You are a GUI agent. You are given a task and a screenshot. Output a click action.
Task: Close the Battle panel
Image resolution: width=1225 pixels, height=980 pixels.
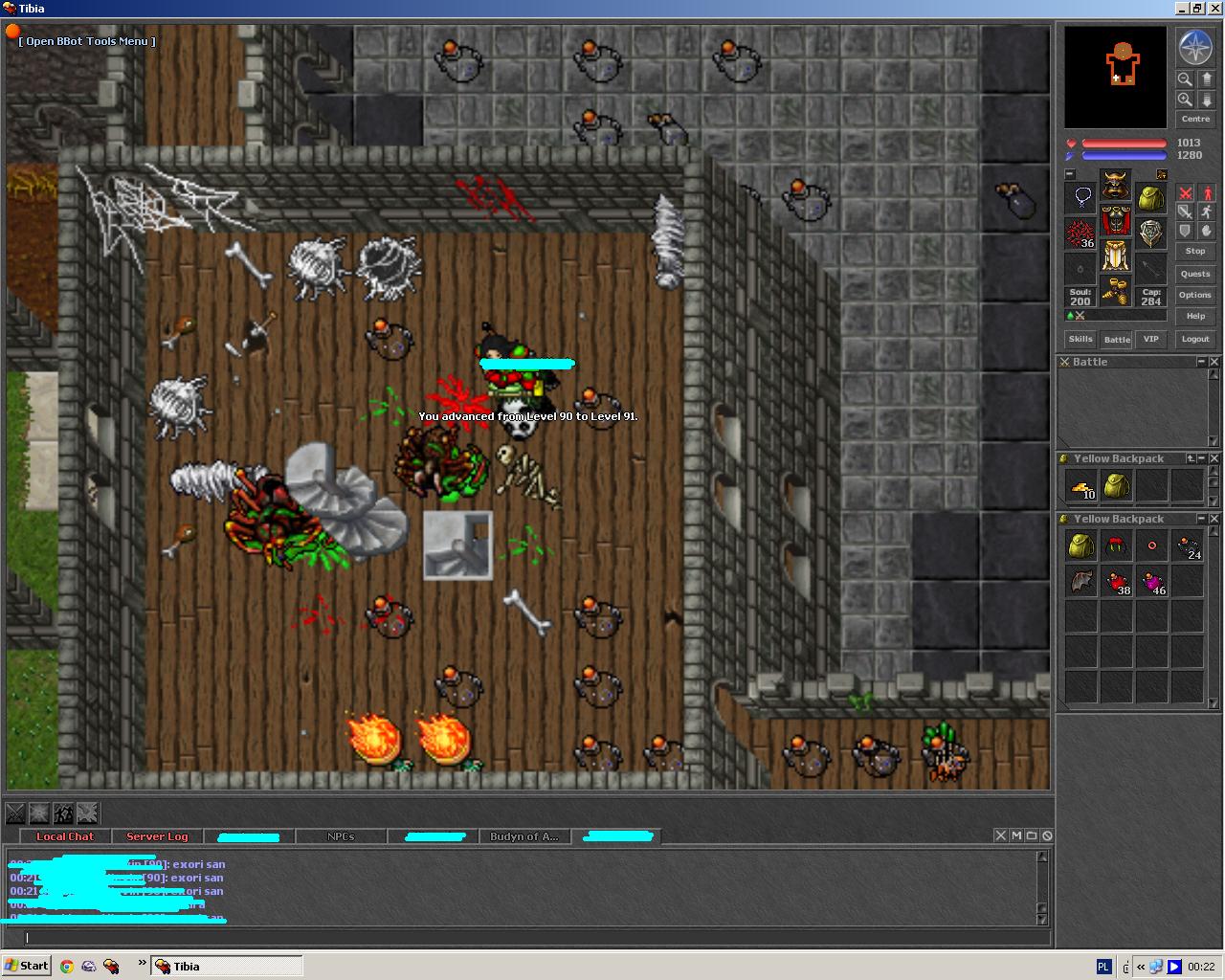pyautogui.click(x=1214, y=362)
